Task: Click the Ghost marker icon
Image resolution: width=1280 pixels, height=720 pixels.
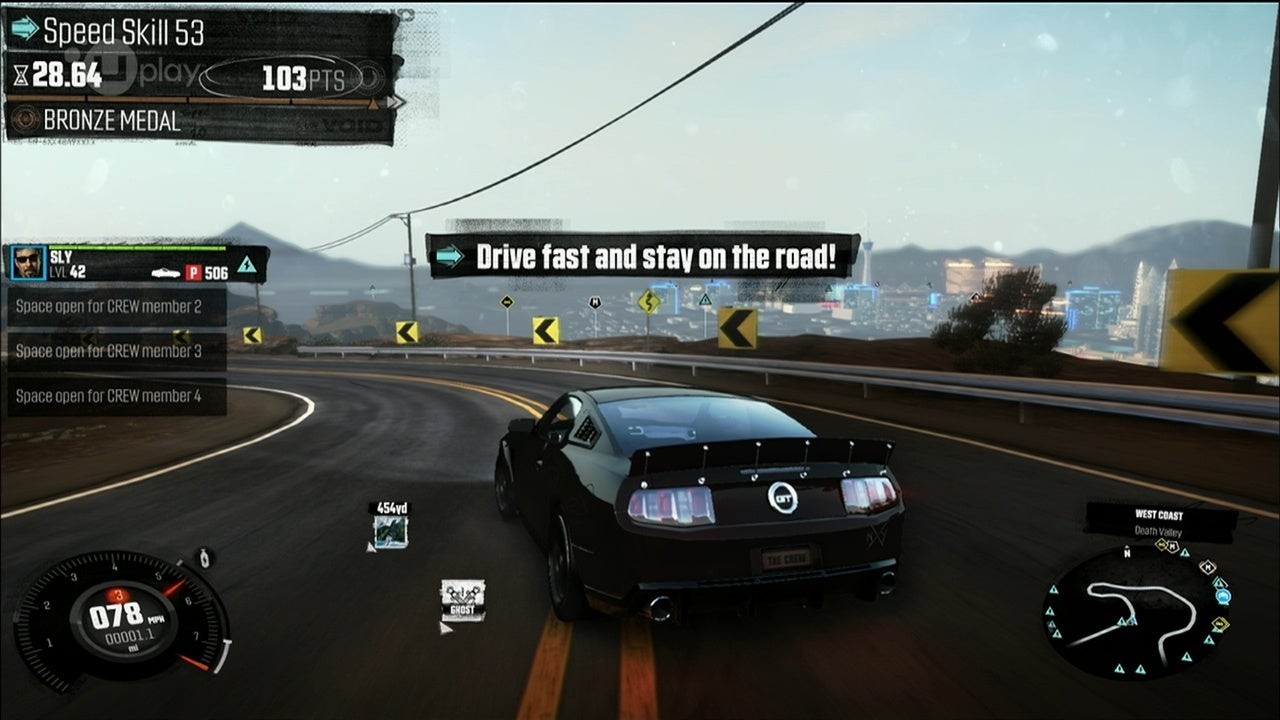Action: pos(462,600)
